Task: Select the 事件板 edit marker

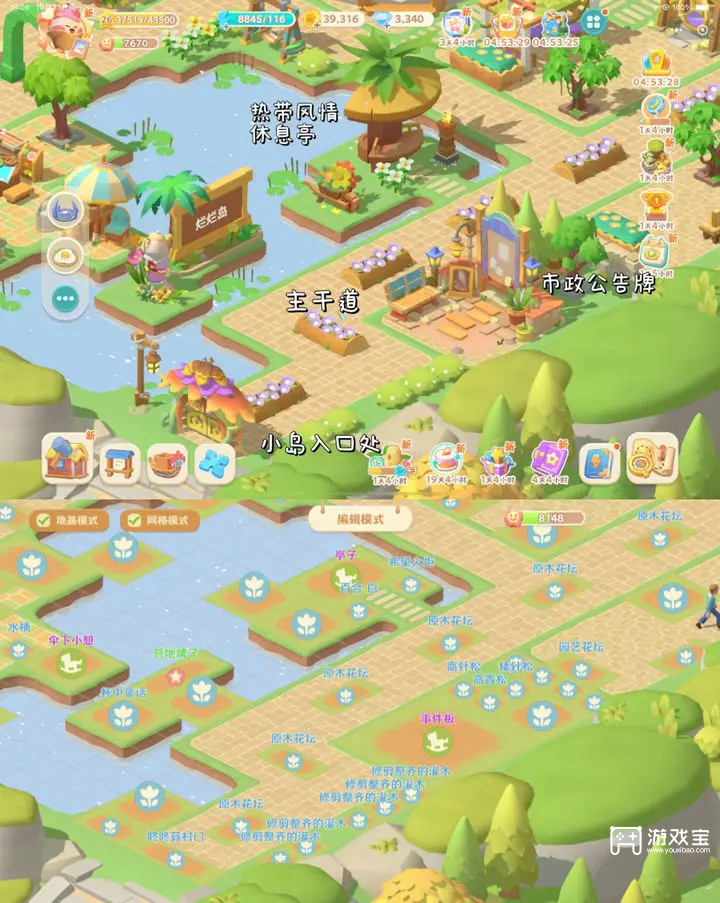Action: [437, 741]
